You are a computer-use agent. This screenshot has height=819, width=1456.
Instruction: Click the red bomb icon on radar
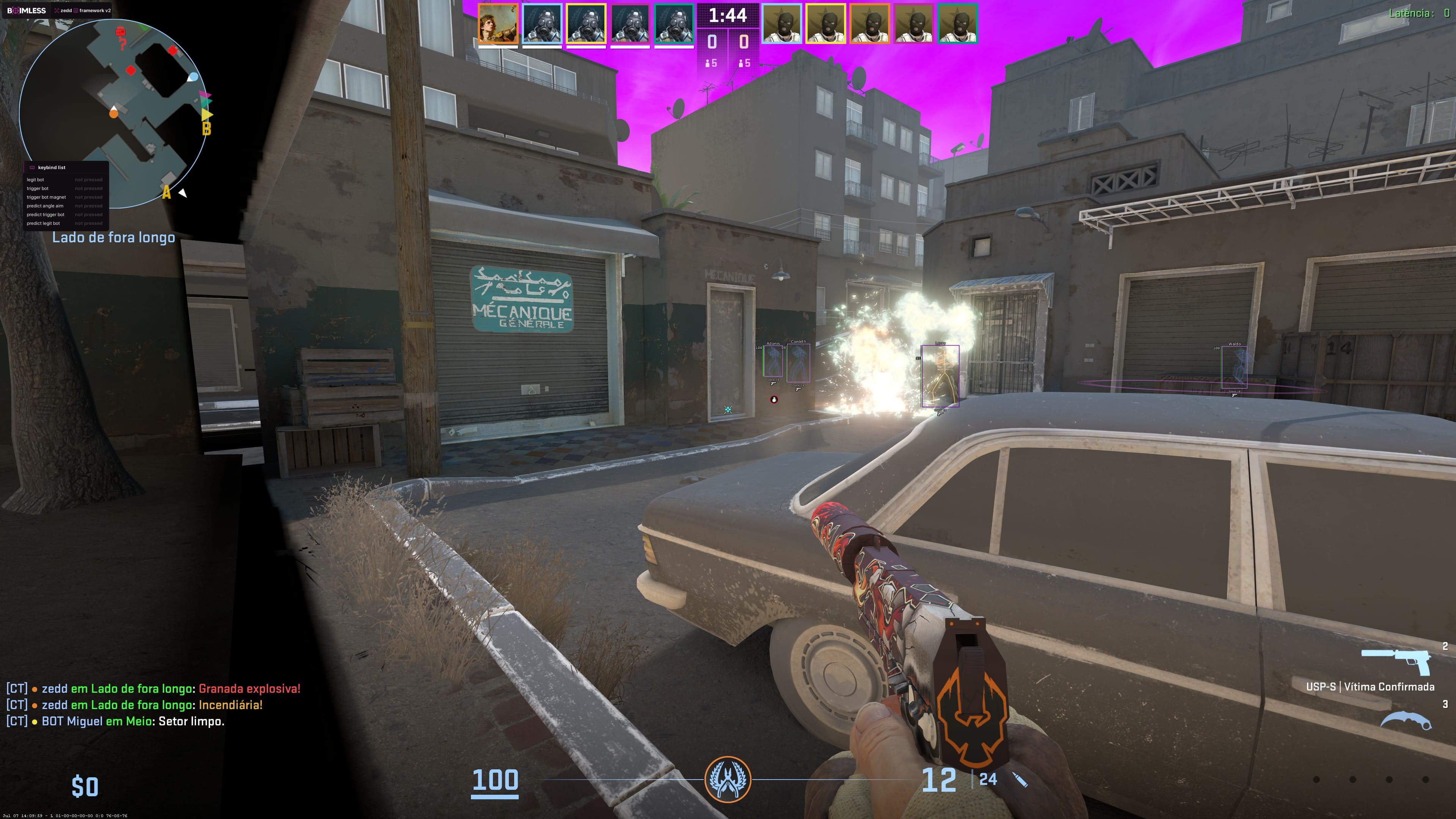click(x=120, y=32)
